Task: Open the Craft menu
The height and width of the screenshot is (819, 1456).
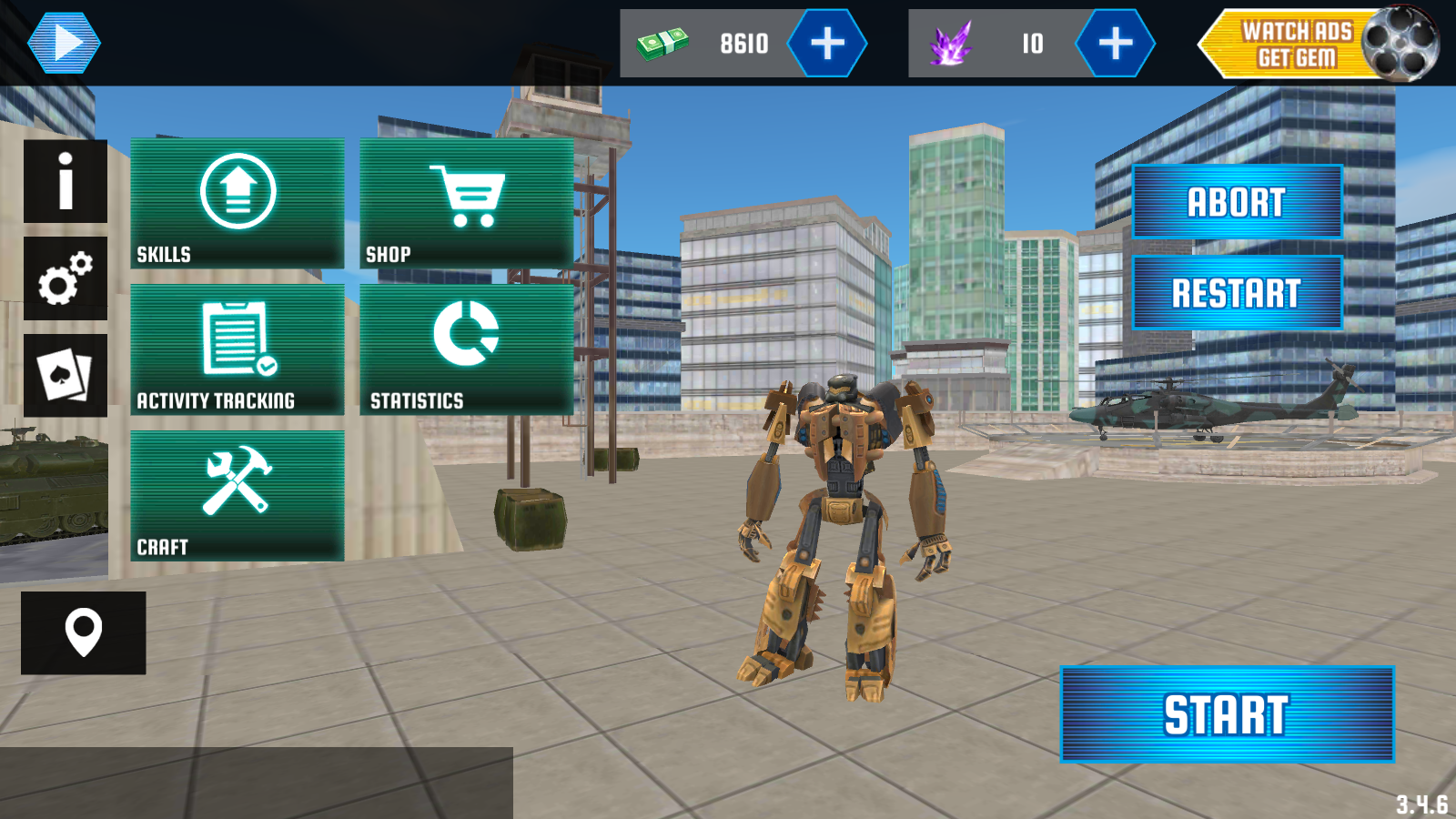Action: 238,496
